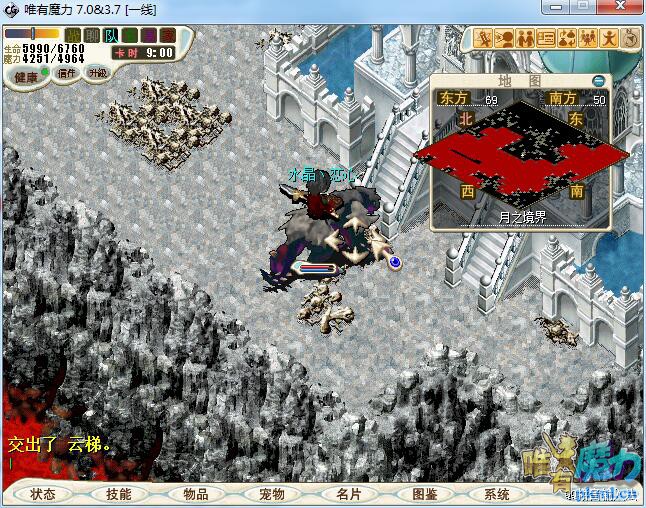Open the 技能 skills menu
This screenshot has width=646, height=508.
tap(118, 494)
